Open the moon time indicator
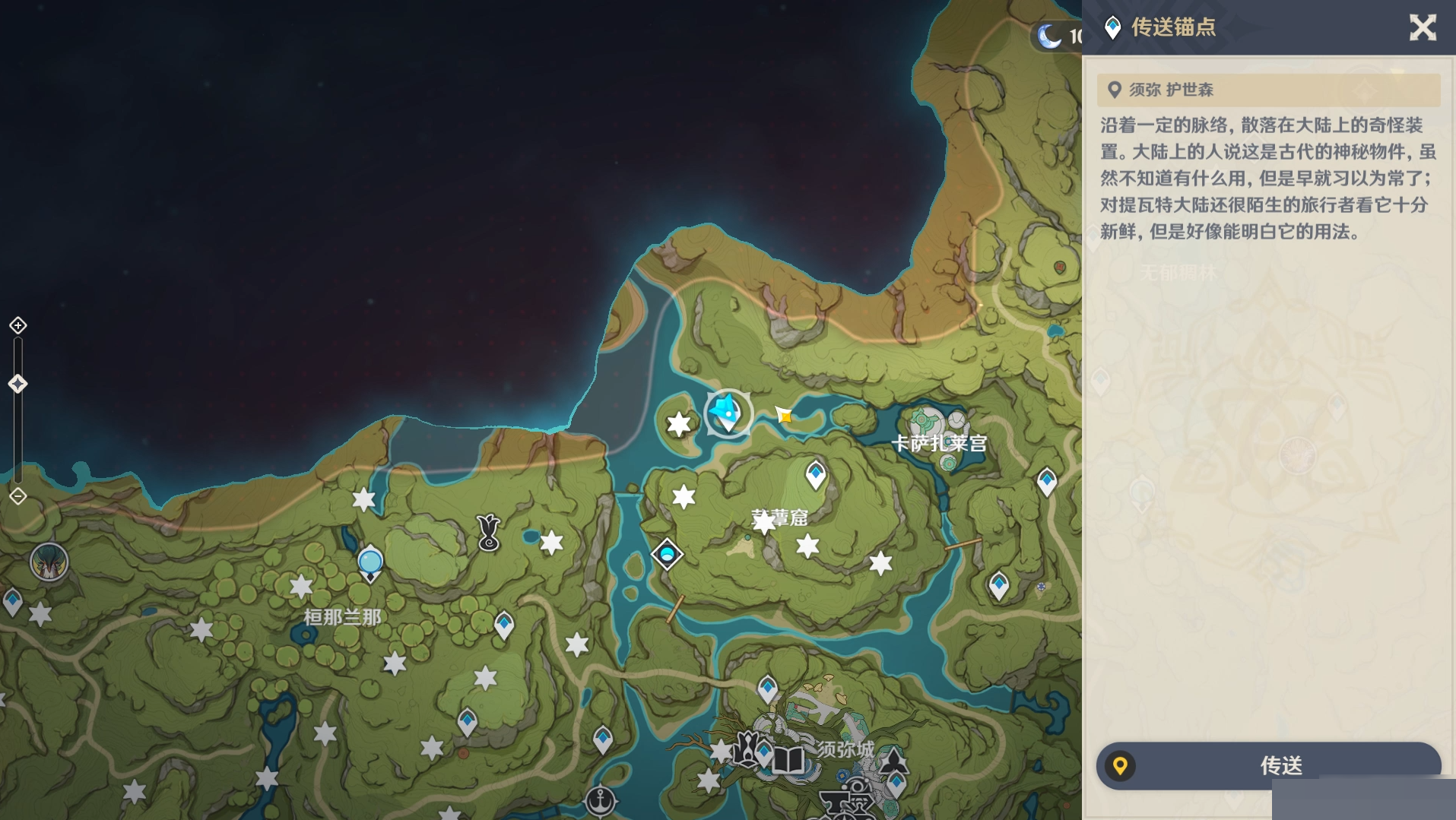1456x820 pixels. (1051, 36)
